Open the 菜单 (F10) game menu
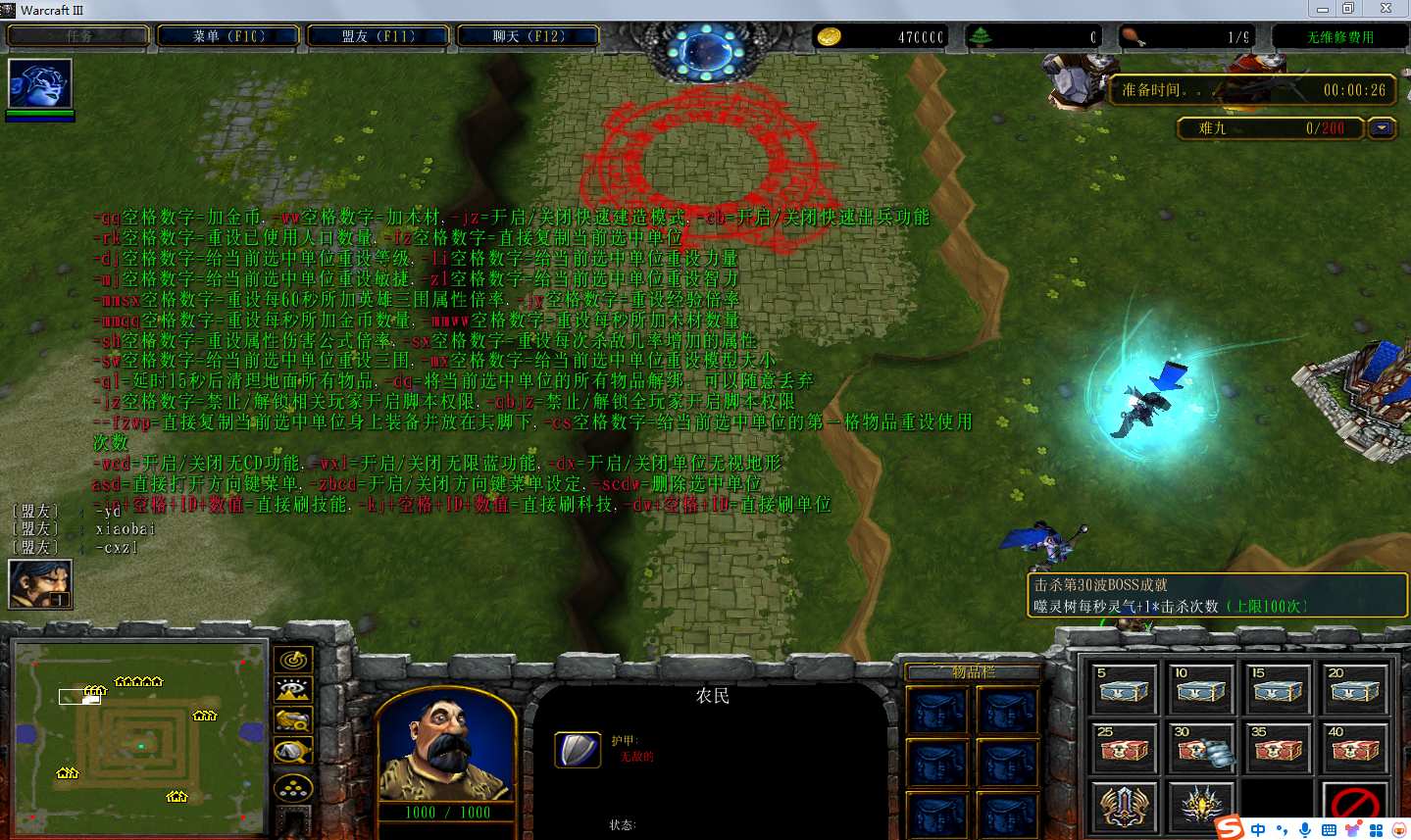The width and height of the screenshot is (1411, 840). tap(228, 36)
